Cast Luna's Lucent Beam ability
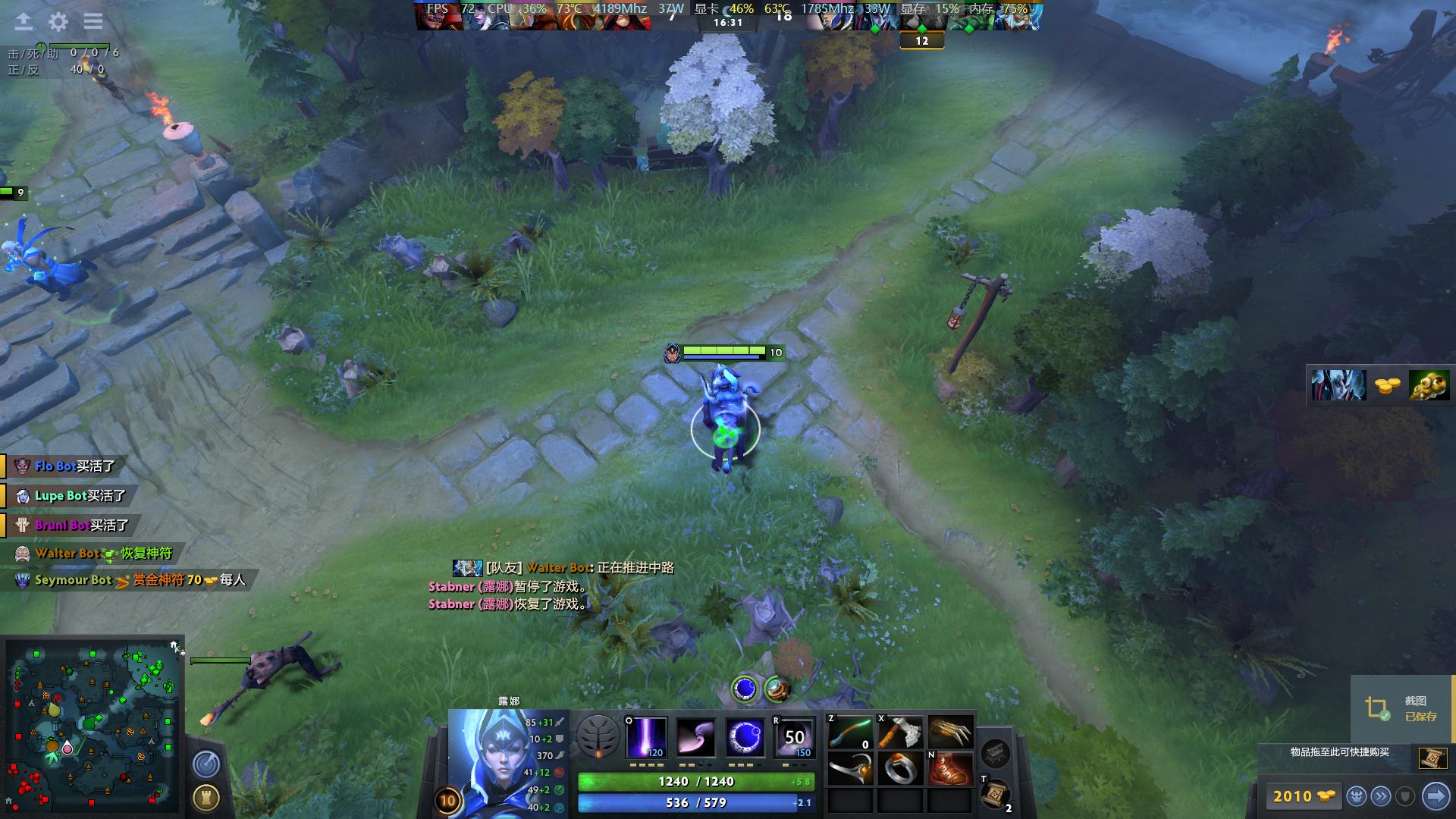Screen dimensions: 1456x819 tap(646, 737)
